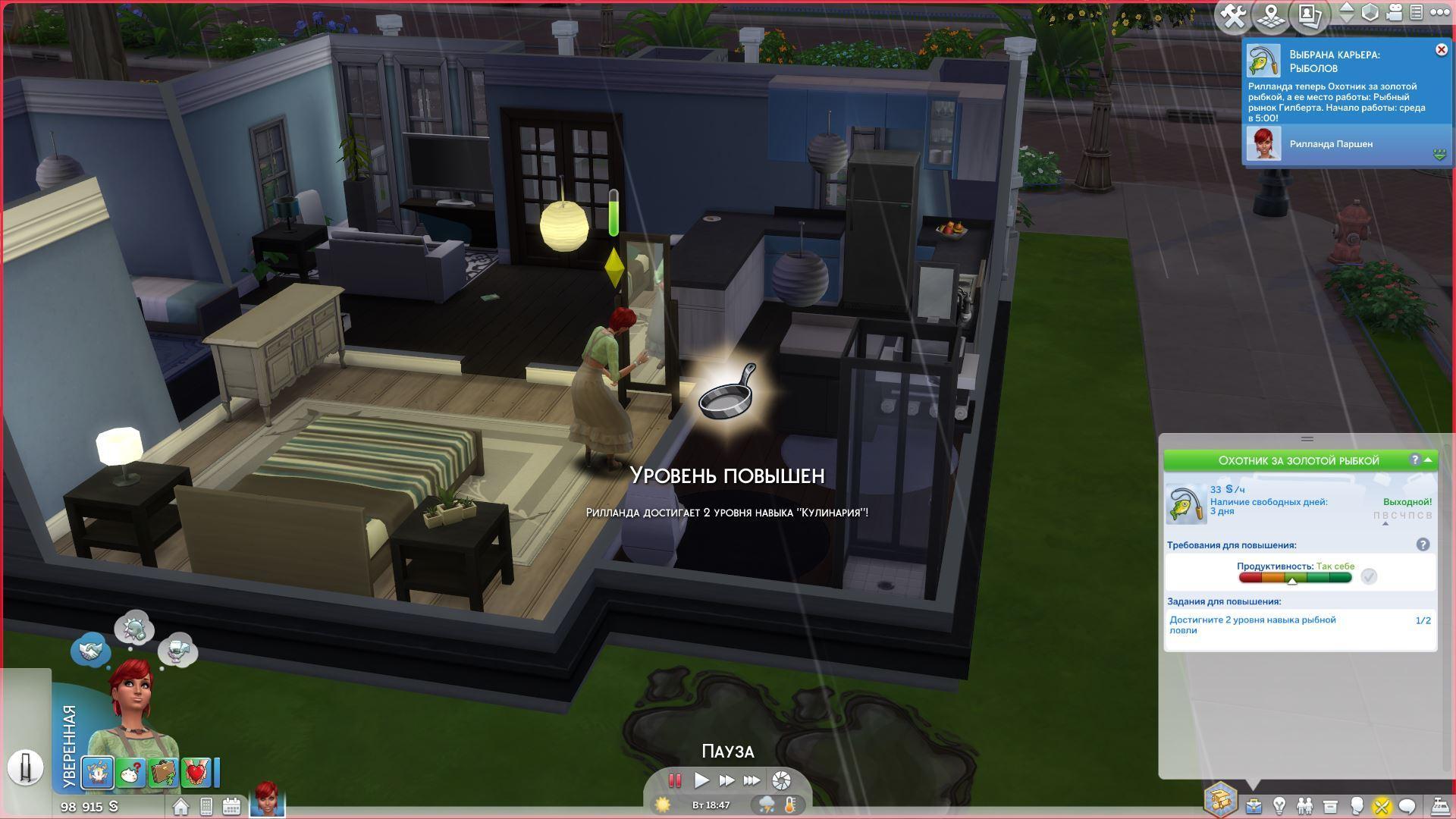Show the relationships panel

pos(1304,805)
